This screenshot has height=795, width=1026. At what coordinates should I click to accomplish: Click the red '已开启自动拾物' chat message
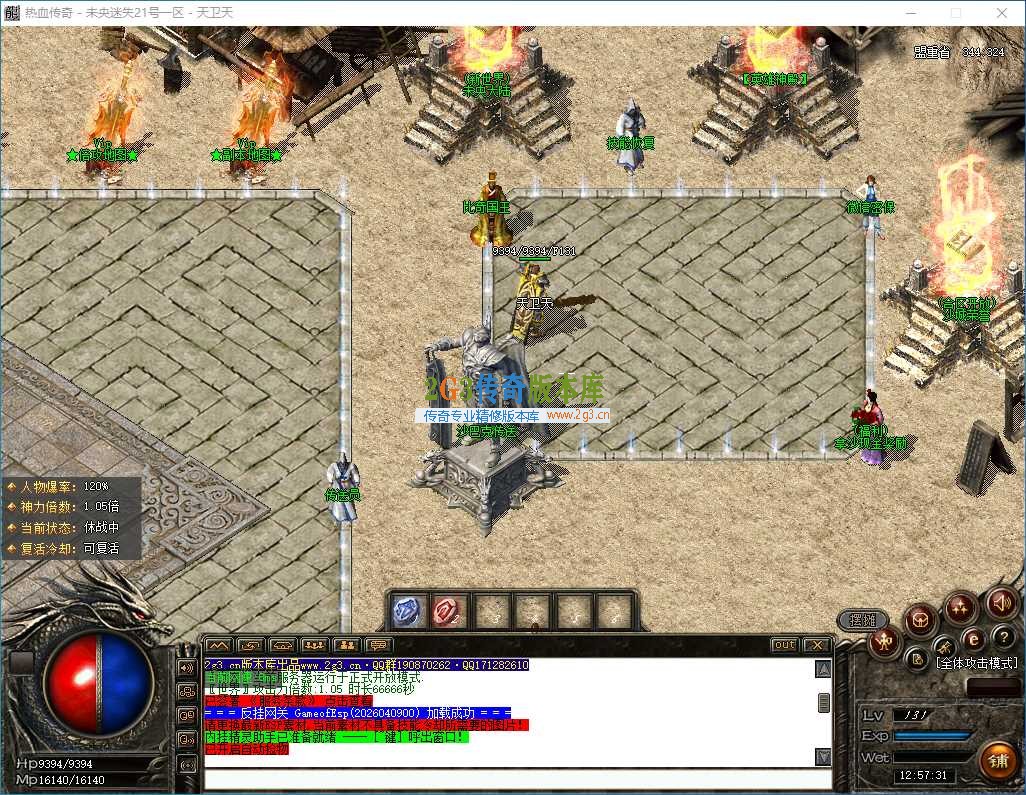(246, 749)
